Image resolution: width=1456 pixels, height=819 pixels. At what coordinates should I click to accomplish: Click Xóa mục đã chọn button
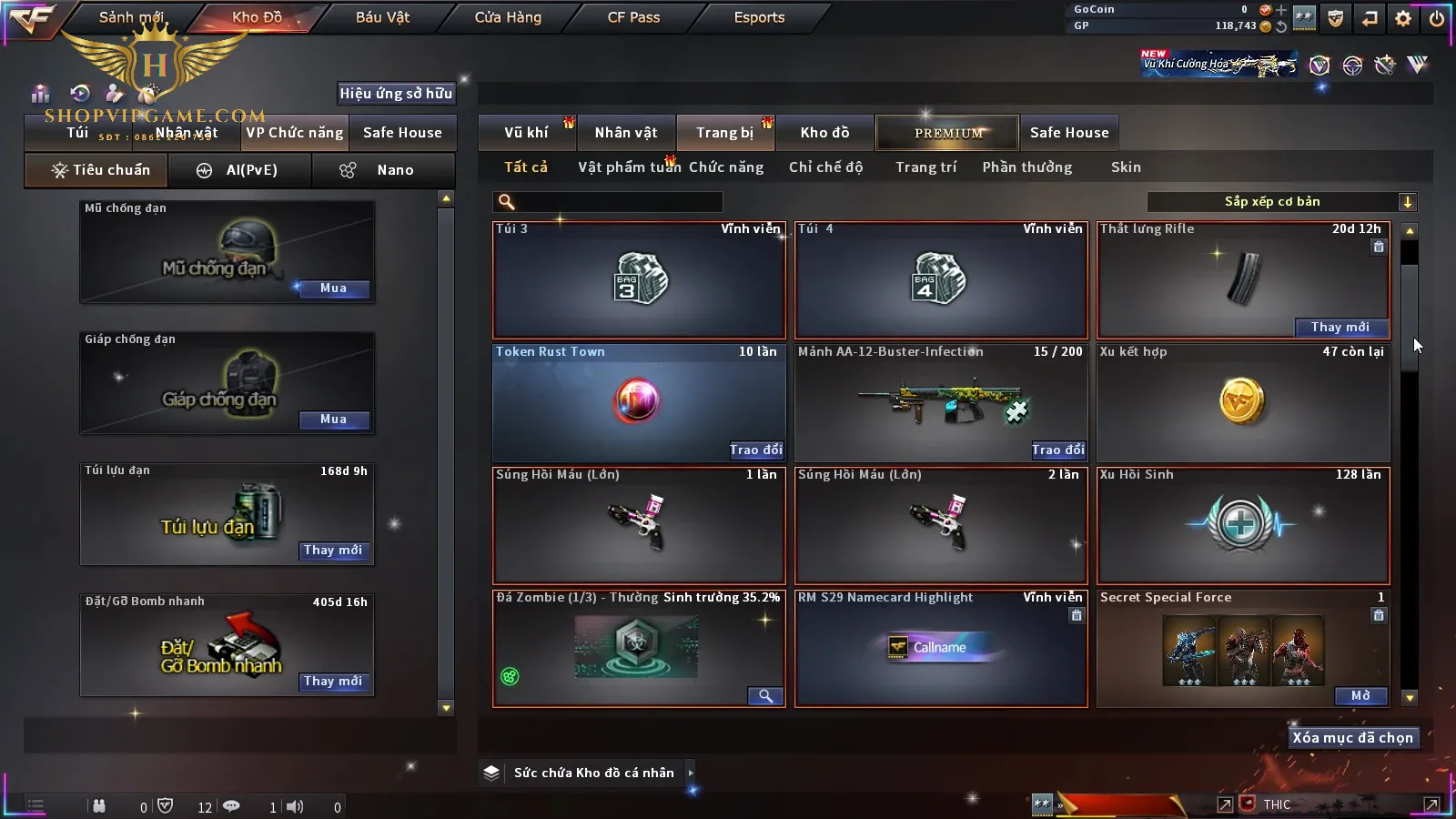pos(1352,738)
